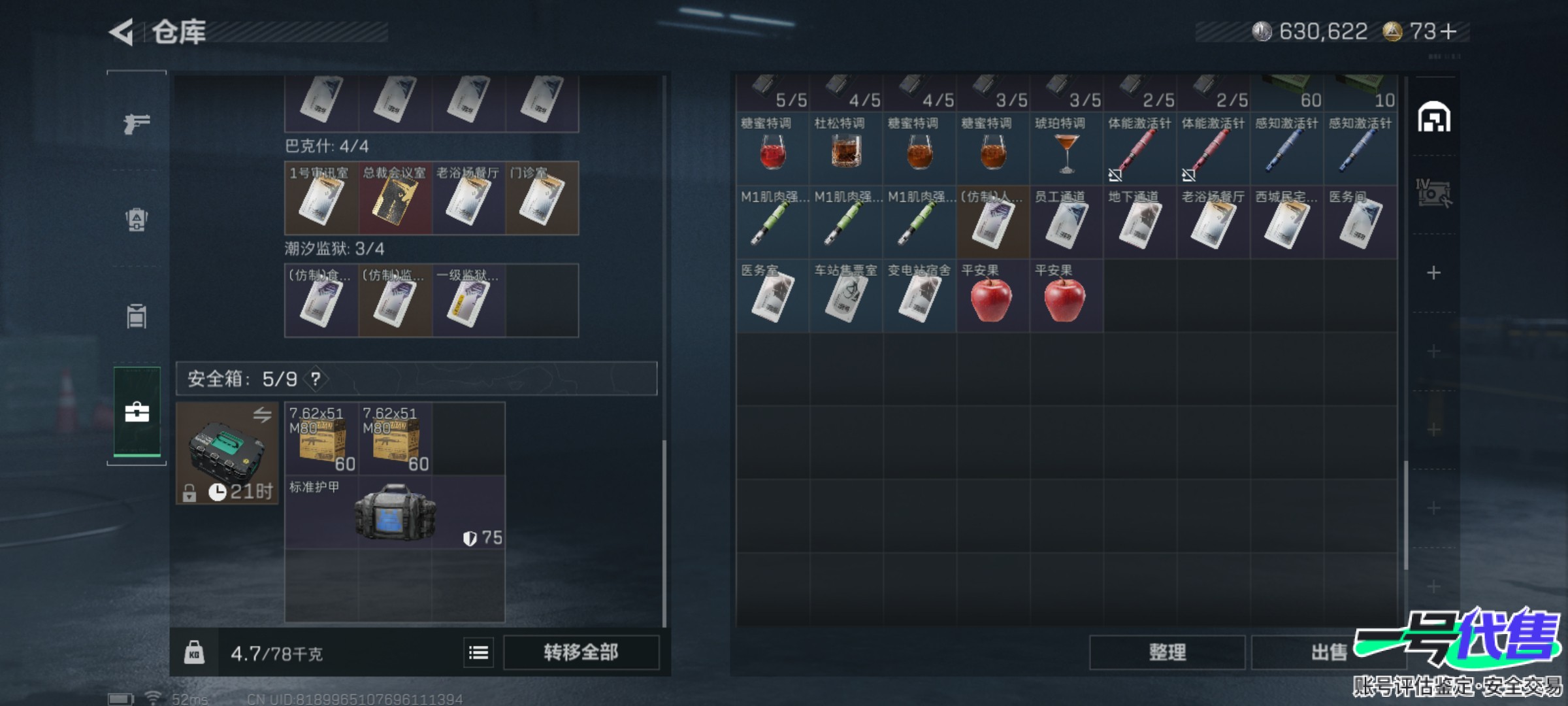
Task: Select the 车站售票室 key card
Action: coord(845,296)
